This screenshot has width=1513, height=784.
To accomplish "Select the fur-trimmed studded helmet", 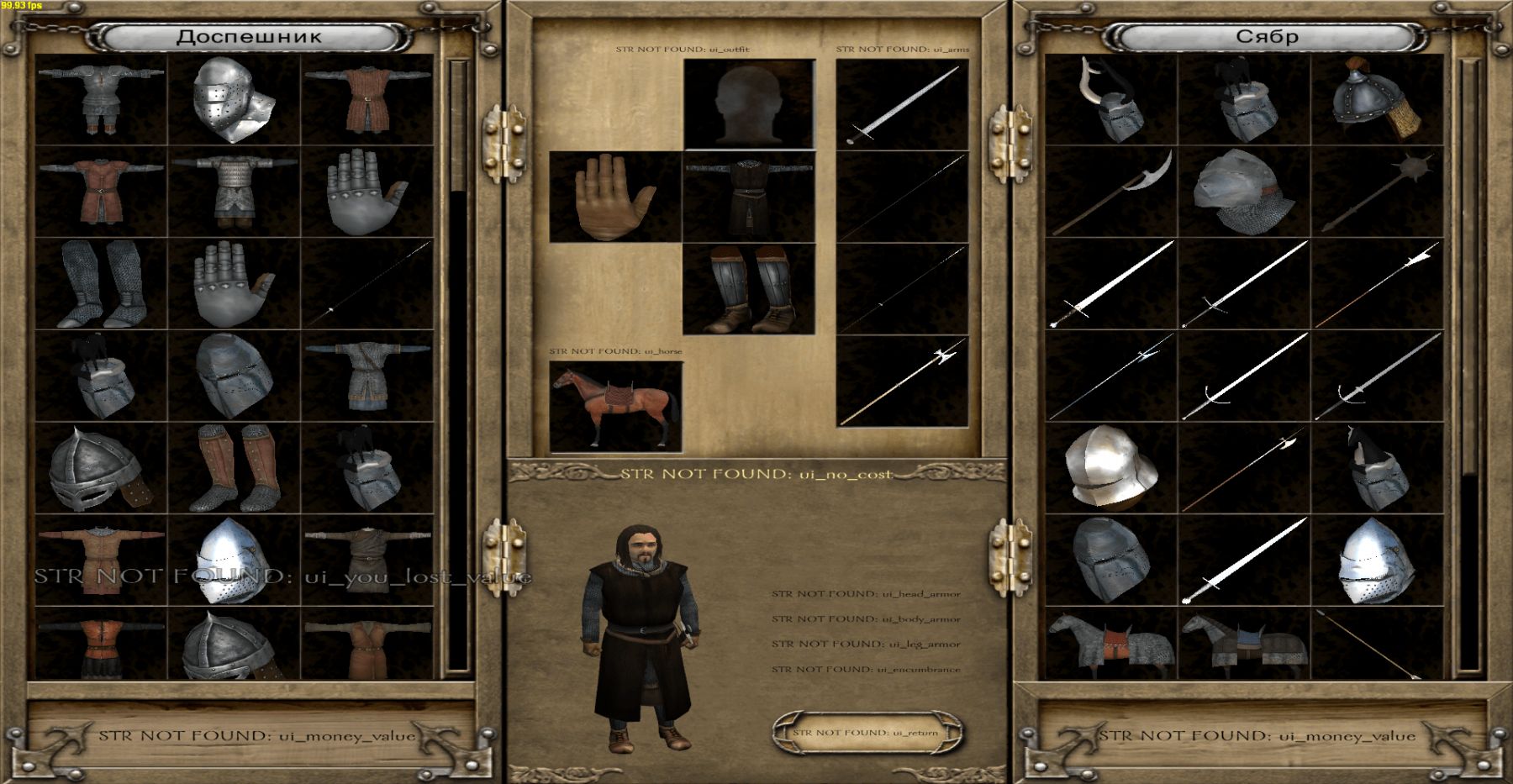I will click(x=1378, y=100).
